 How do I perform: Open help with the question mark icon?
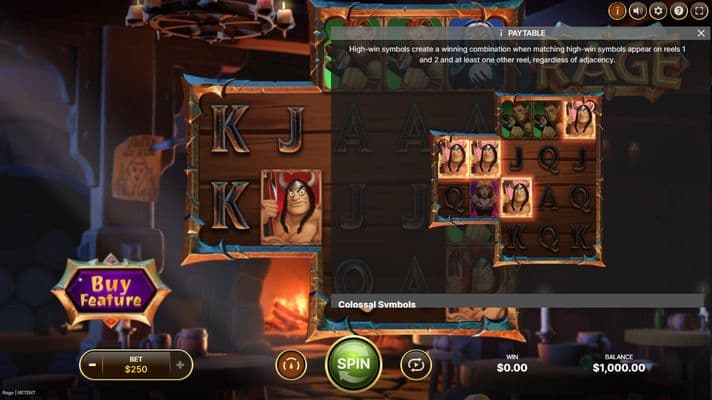pyautogui.click(x=678, y=12)
